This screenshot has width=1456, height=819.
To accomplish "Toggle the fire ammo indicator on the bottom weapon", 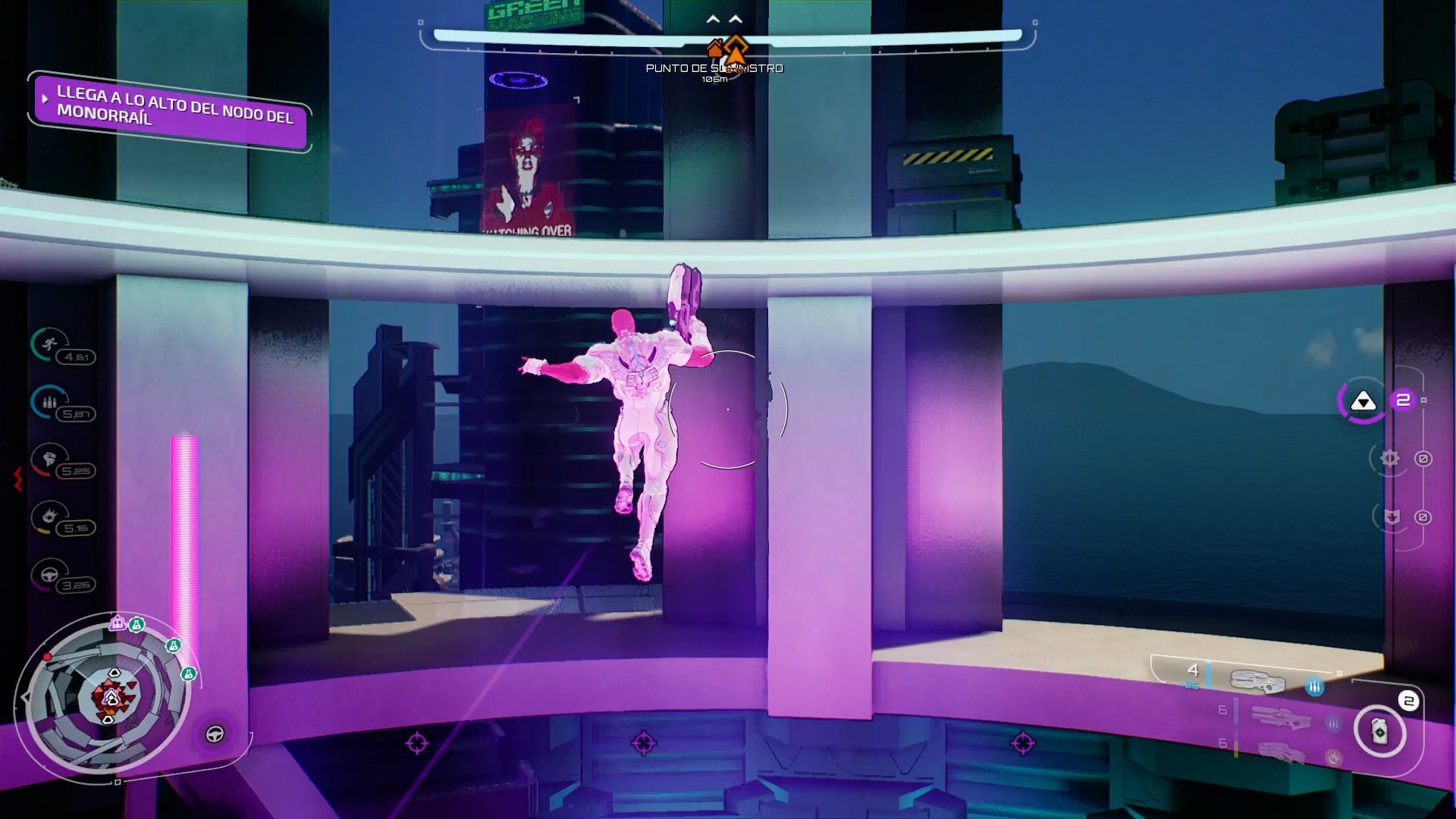I will 1334,757.
